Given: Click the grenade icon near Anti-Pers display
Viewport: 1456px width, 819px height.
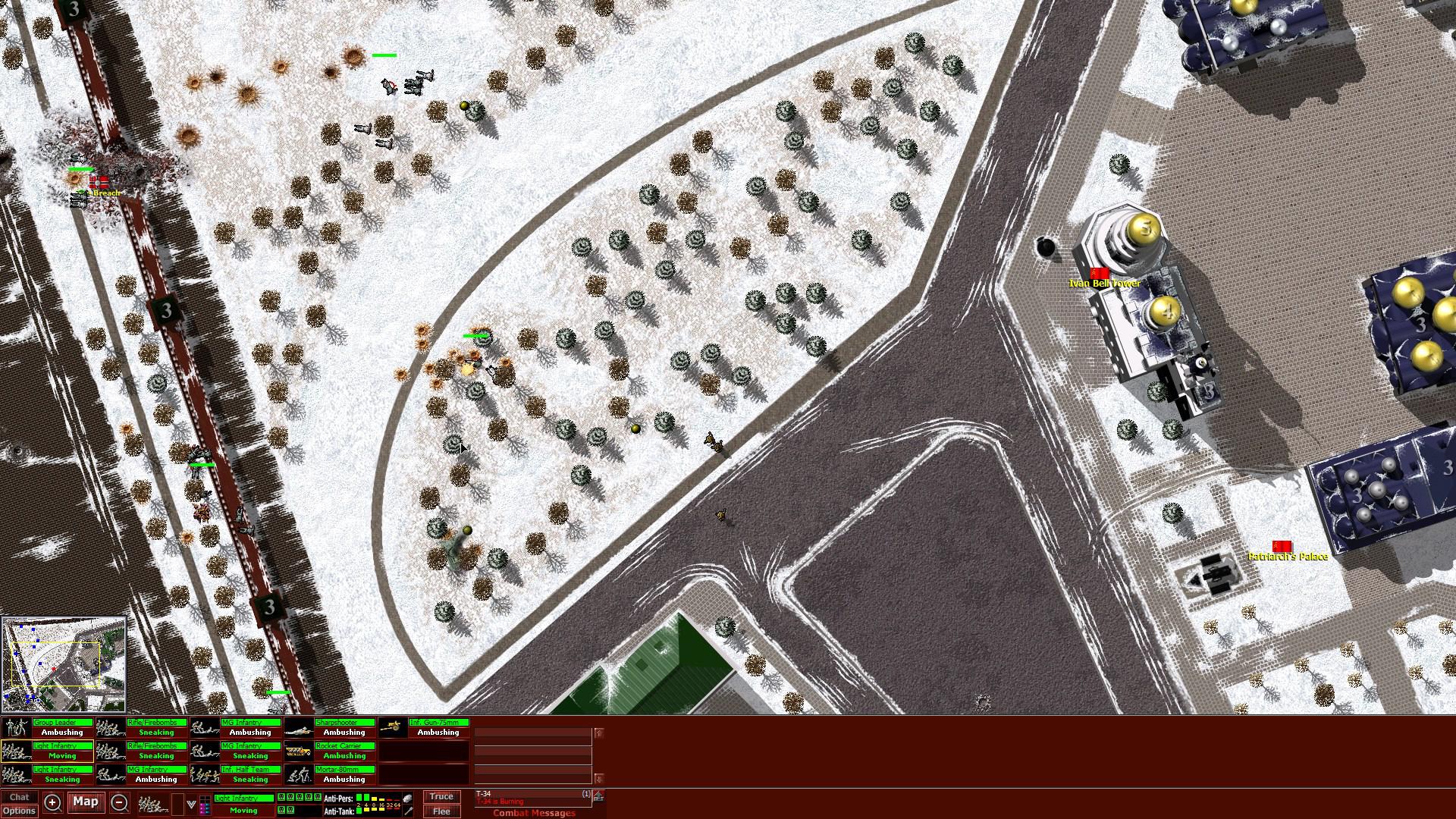Looking at the screenshot, I should (x=408, y=797).
